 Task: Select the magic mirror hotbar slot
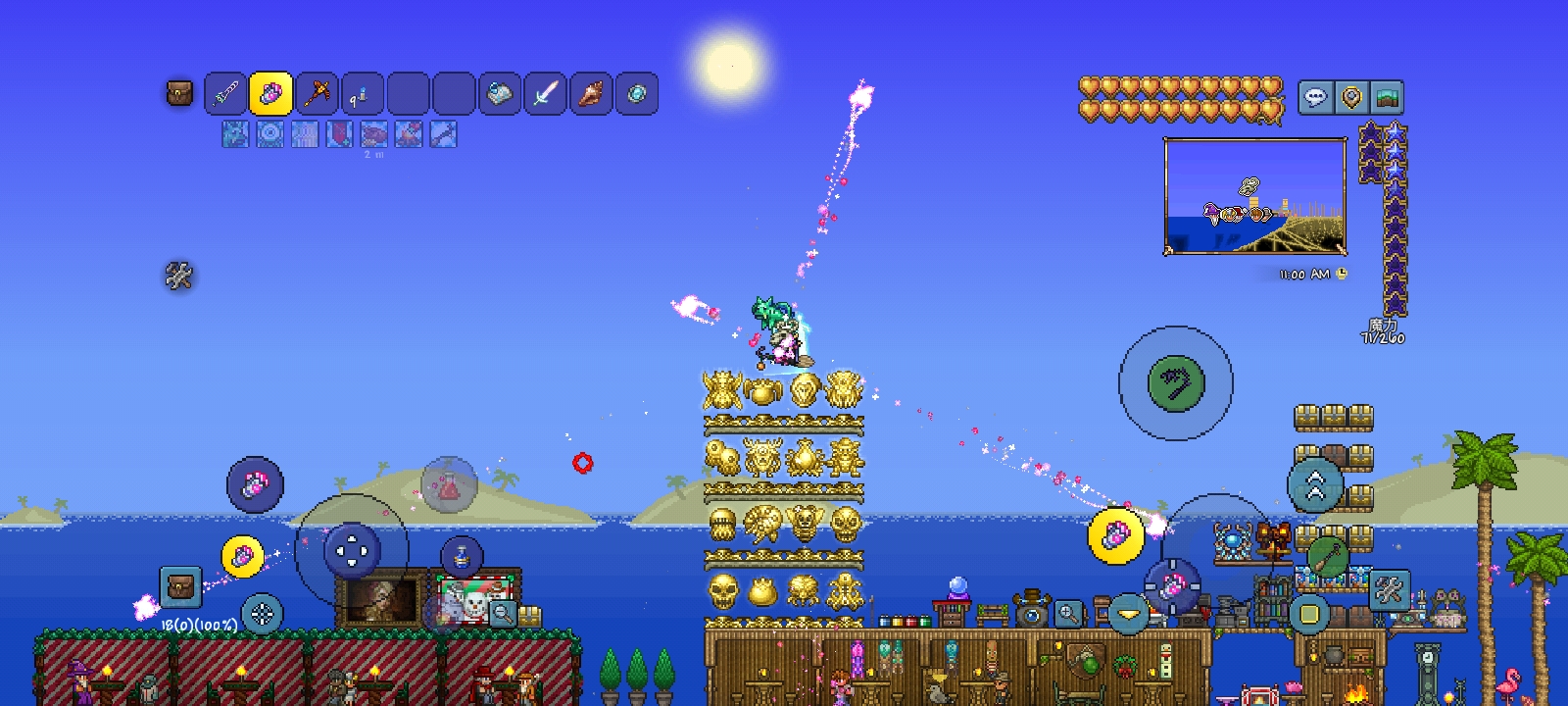[637, 94]
